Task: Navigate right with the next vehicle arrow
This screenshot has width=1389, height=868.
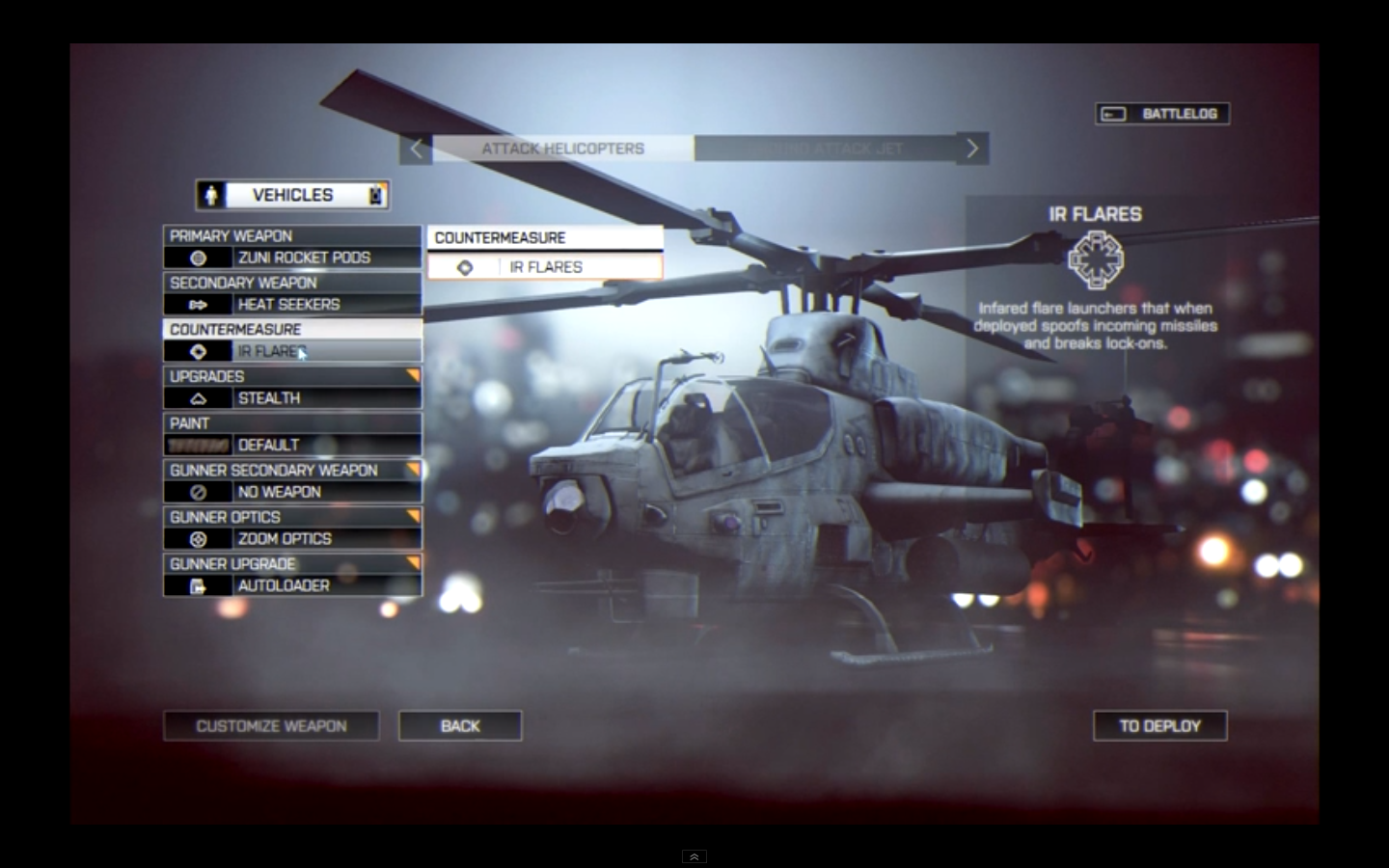Action: click(x=972, y=149)
